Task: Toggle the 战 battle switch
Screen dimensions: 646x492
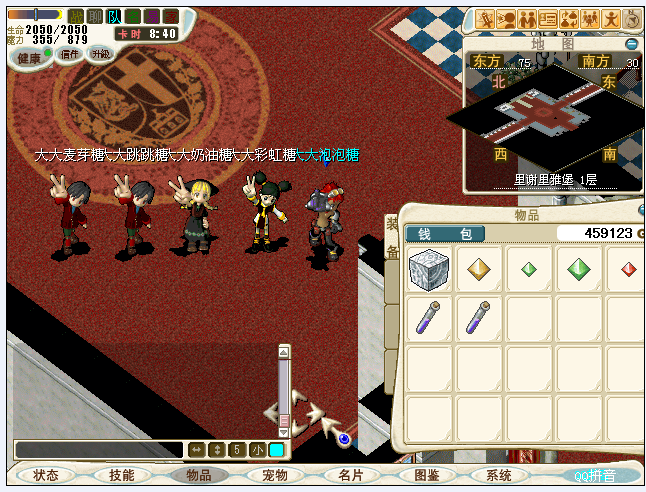Action: [x=75, y=16]
